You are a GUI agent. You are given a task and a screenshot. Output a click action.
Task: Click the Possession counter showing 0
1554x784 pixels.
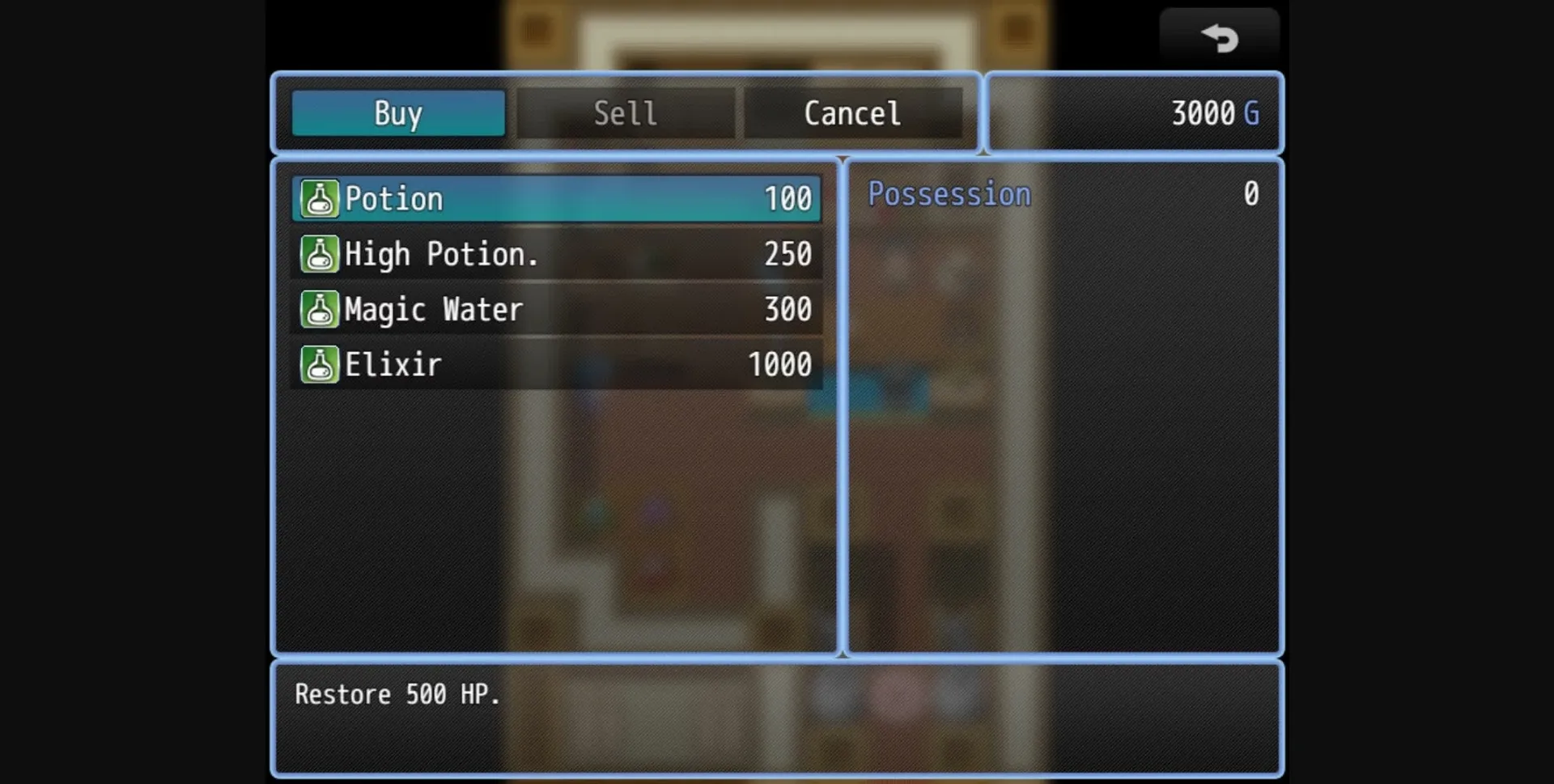coord(1250,193)
